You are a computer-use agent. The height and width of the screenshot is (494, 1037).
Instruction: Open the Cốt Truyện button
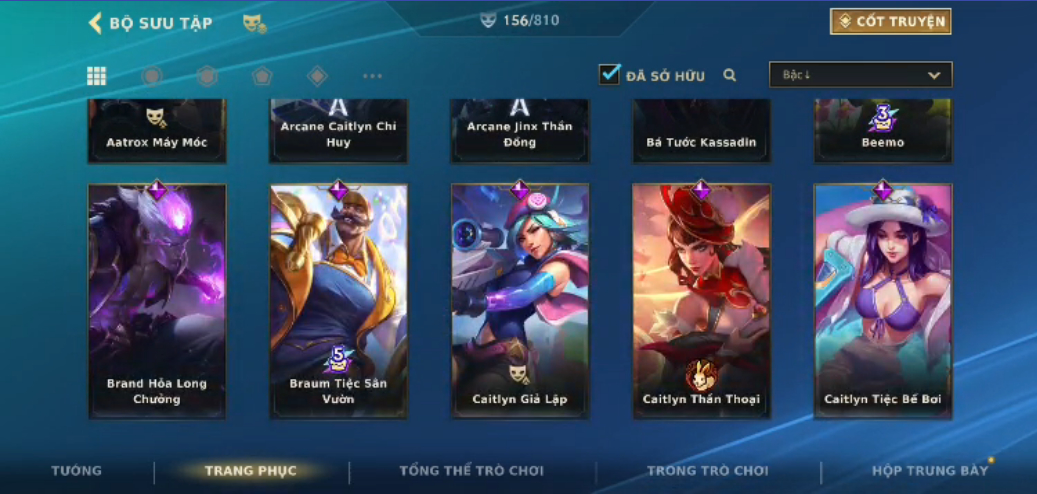(x=890, y=21)
